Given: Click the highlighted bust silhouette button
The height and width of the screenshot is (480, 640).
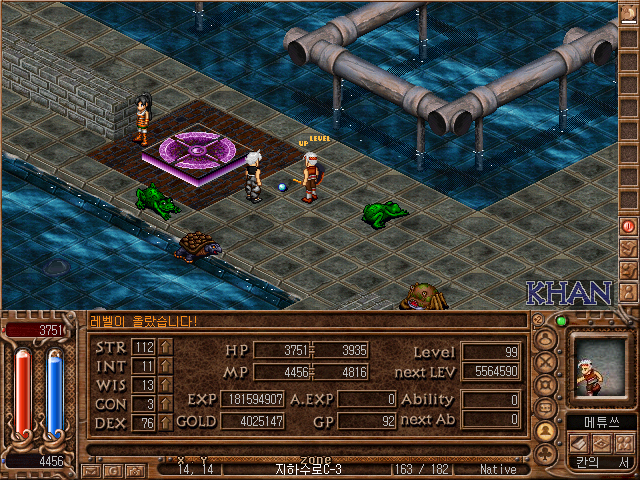Looking at the screenshot, I should point(546,431).
